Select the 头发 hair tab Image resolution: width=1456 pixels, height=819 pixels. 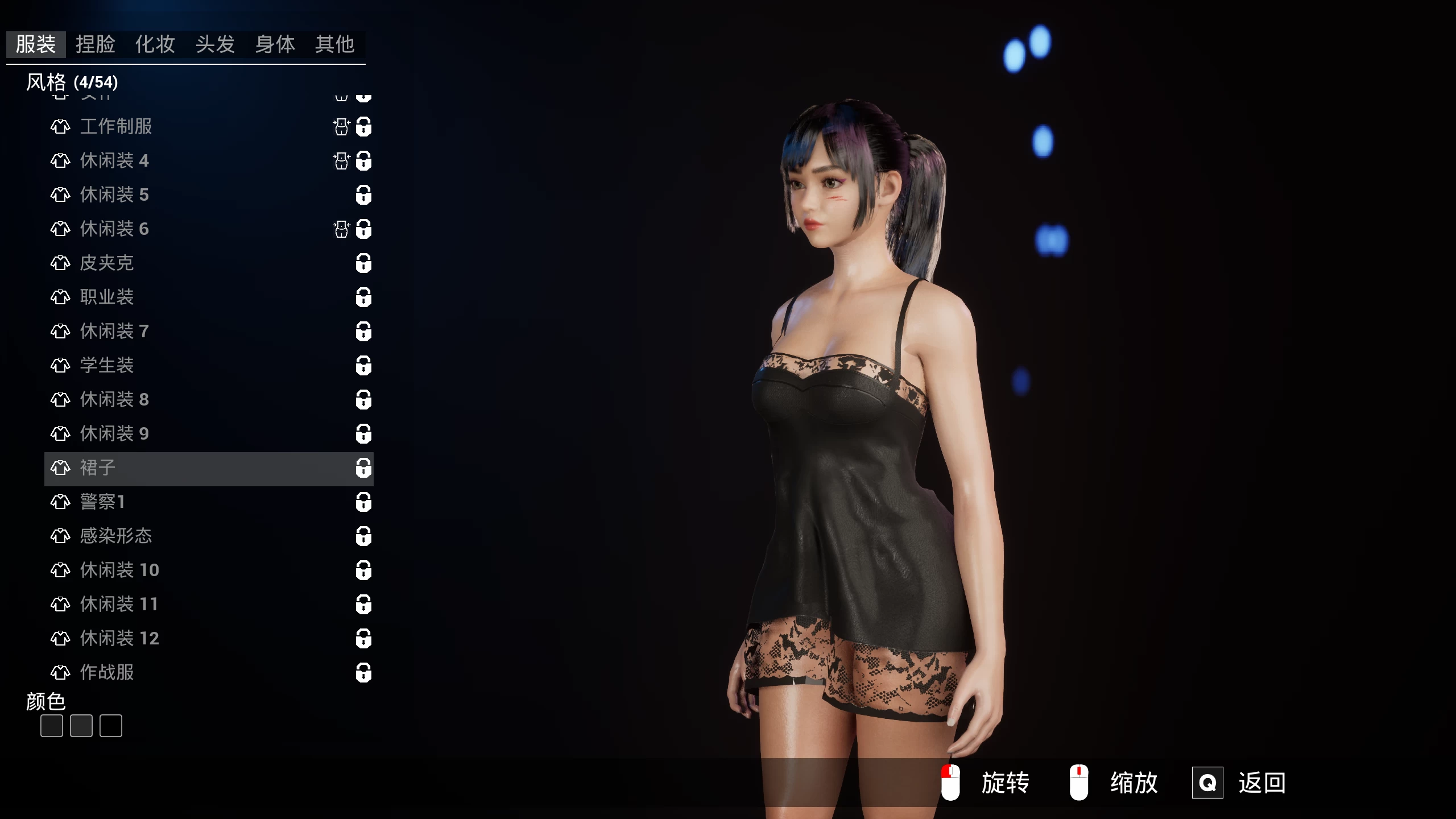pyautogui.click(x=215, y=44)
